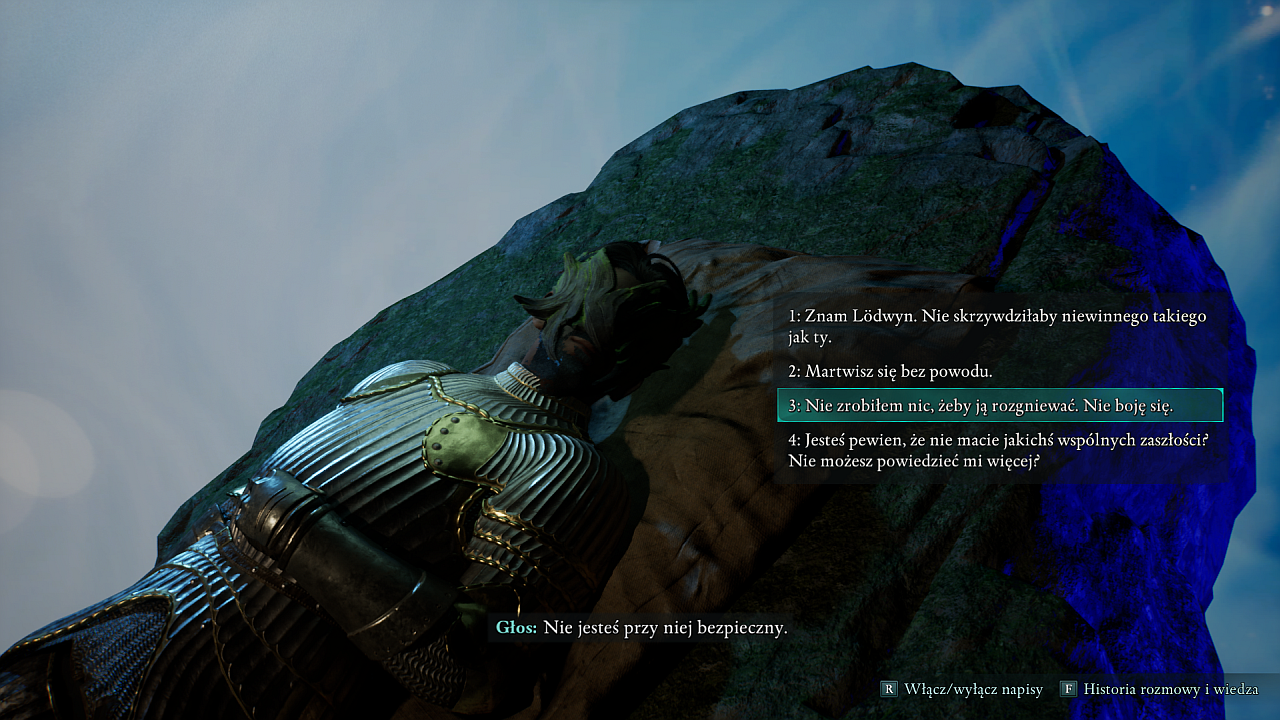Select dialogue option "Martwisz się bez powodu"
Viewport: 1280px width, 720px height.
pyautogui.click(x=890, y=371)
